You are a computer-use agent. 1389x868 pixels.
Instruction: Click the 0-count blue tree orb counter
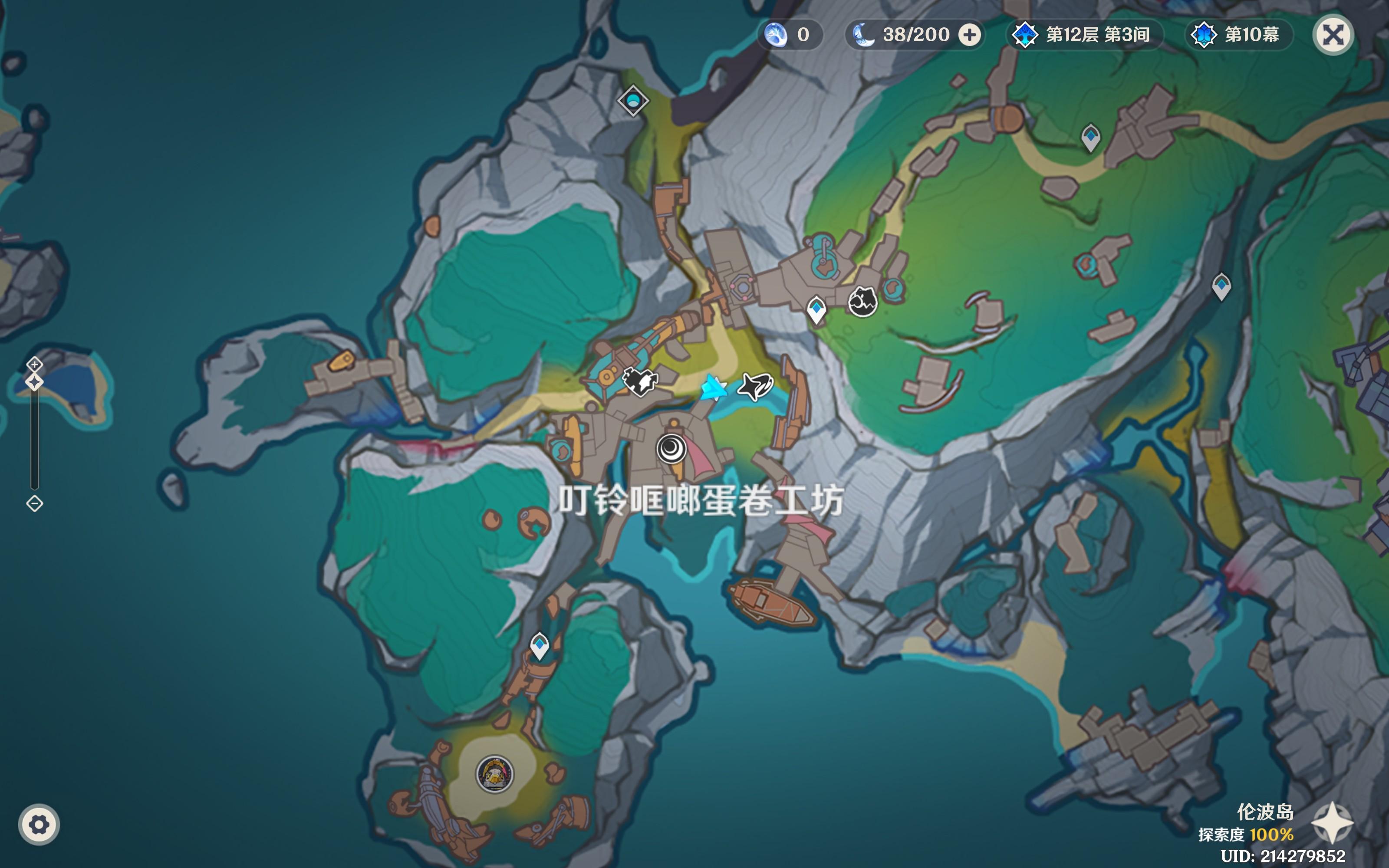(x=790, y=35)
